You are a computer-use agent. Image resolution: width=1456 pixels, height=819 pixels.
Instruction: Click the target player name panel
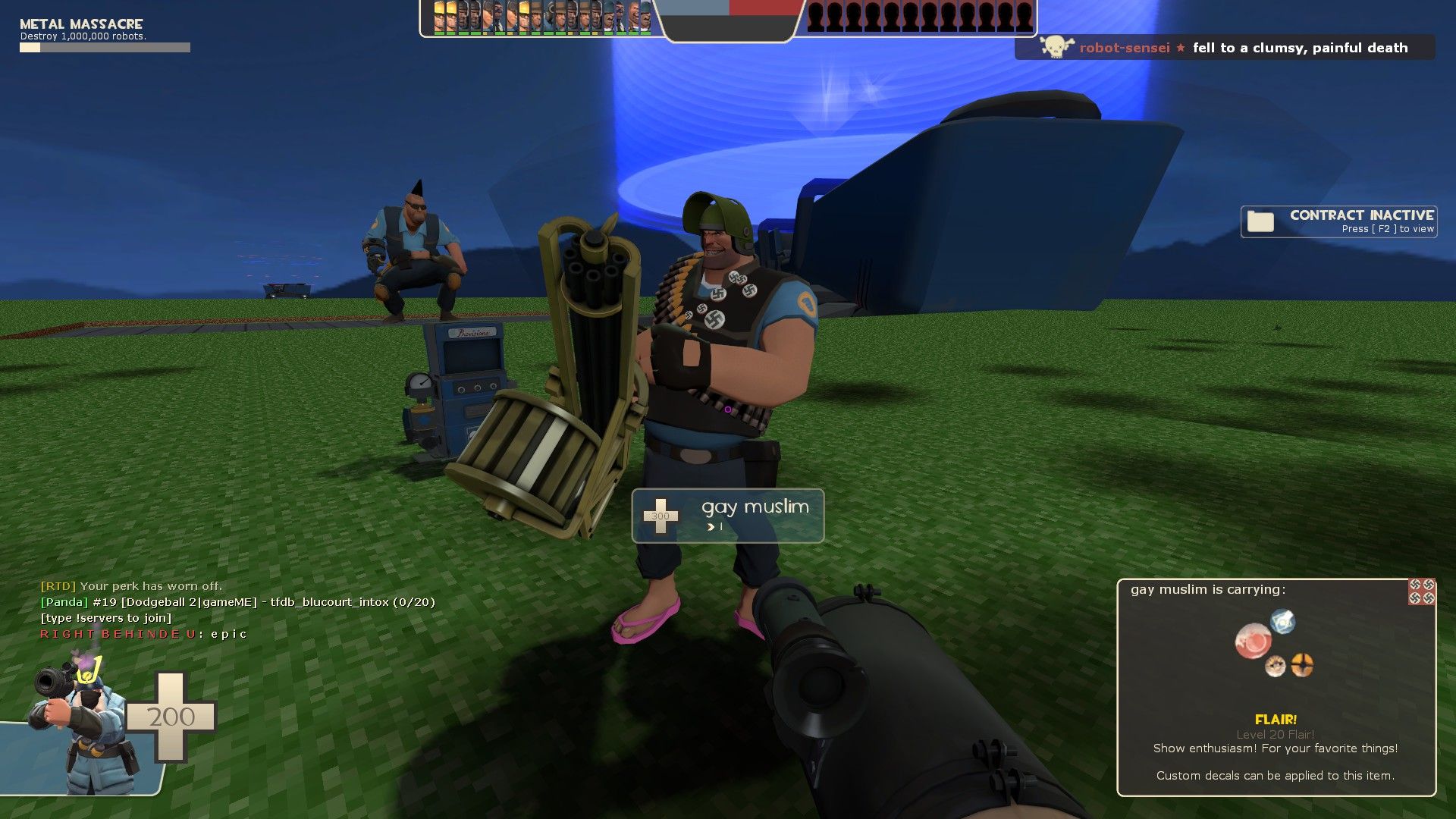pyautogui.click(x=727, y=516)
